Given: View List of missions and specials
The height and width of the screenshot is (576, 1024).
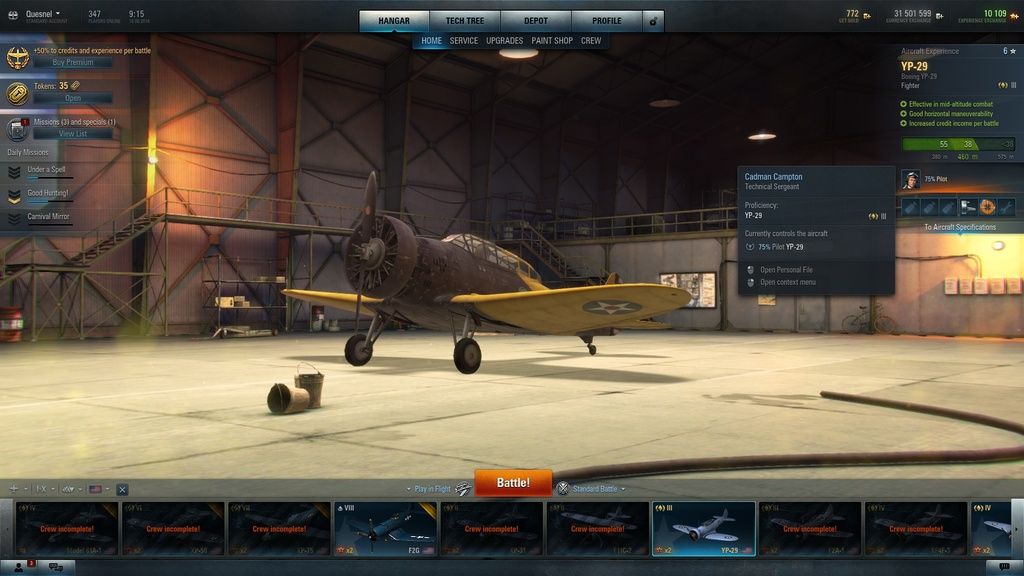Looking at the screenshot, I should [73, 134].
